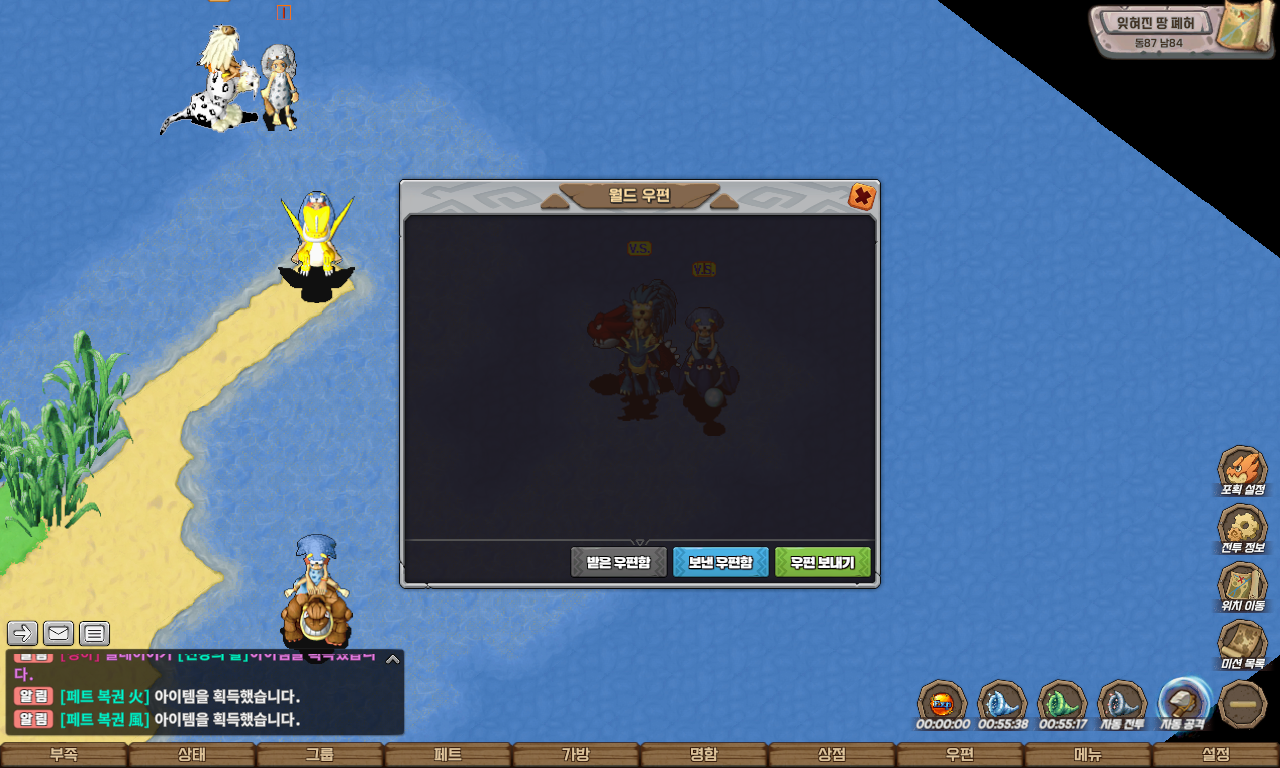The height and width of the screenshot is (768, 1280).
Task: Click the envelope button above the chat
Action: [58, 633]
